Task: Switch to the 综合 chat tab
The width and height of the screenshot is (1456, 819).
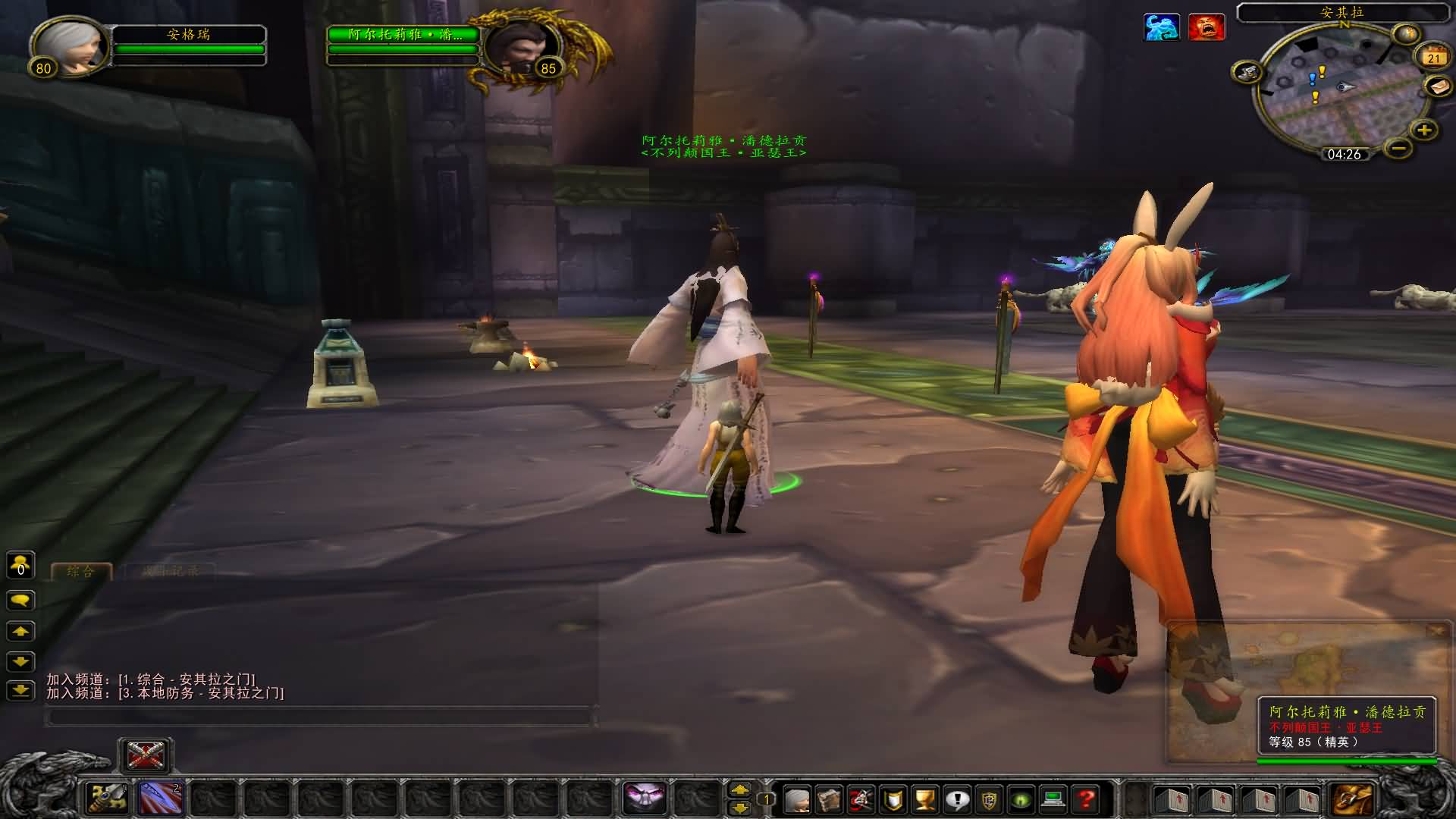Action: click(80, 572)
